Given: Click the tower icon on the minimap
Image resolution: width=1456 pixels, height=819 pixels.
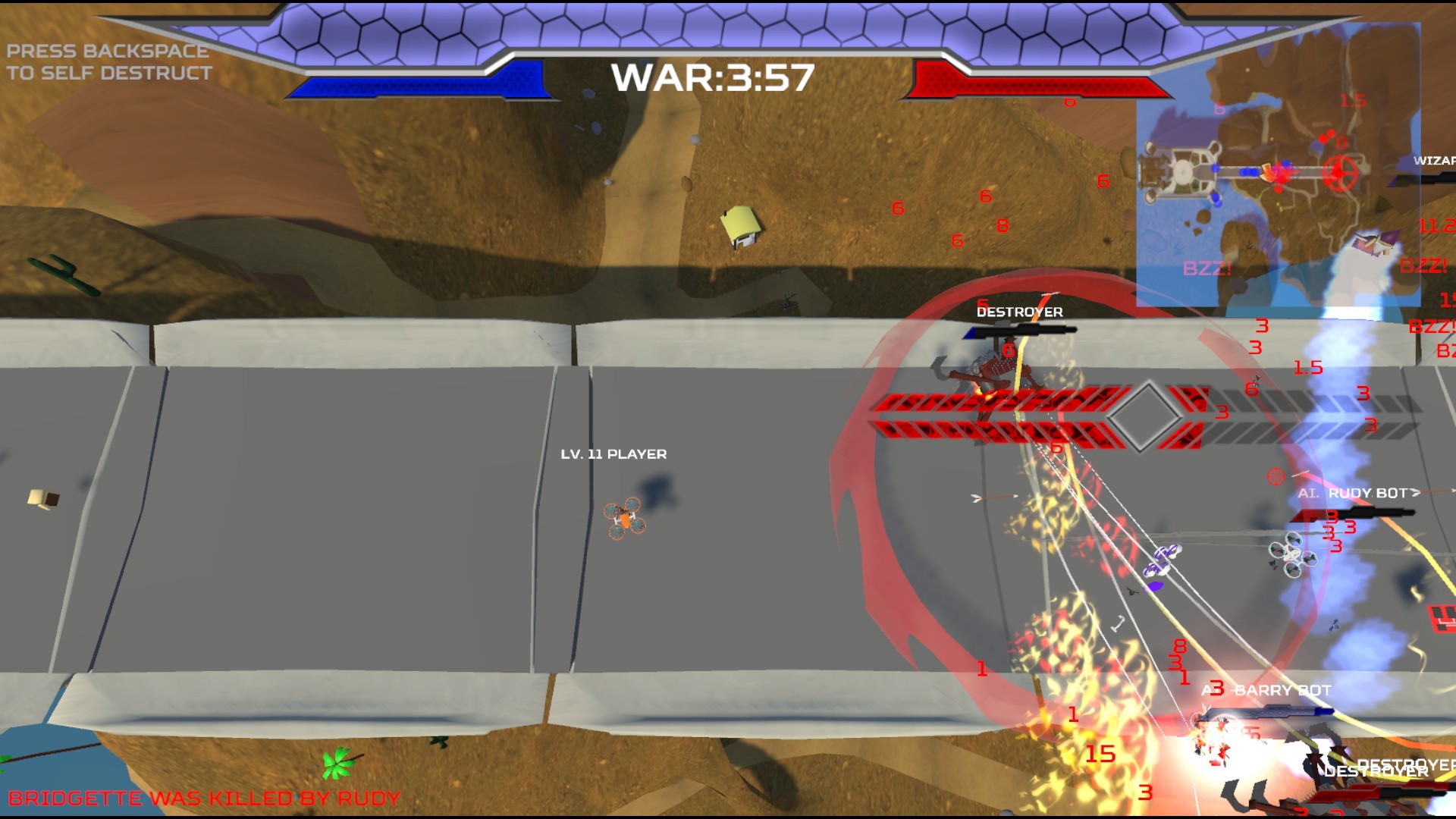Looking at the screenshot, I should tap(1181, 171).
